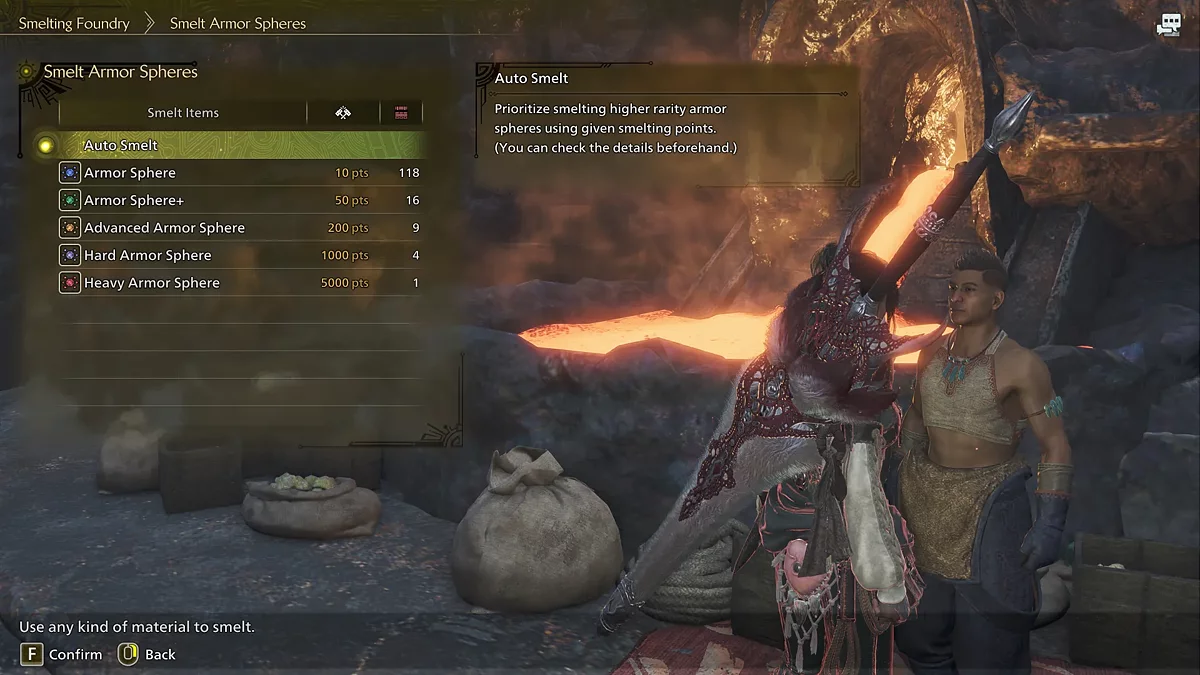Select the Auto Smelt option
Screen dimensions: 1200x675
pyautogui.click(x=121, y=145)
